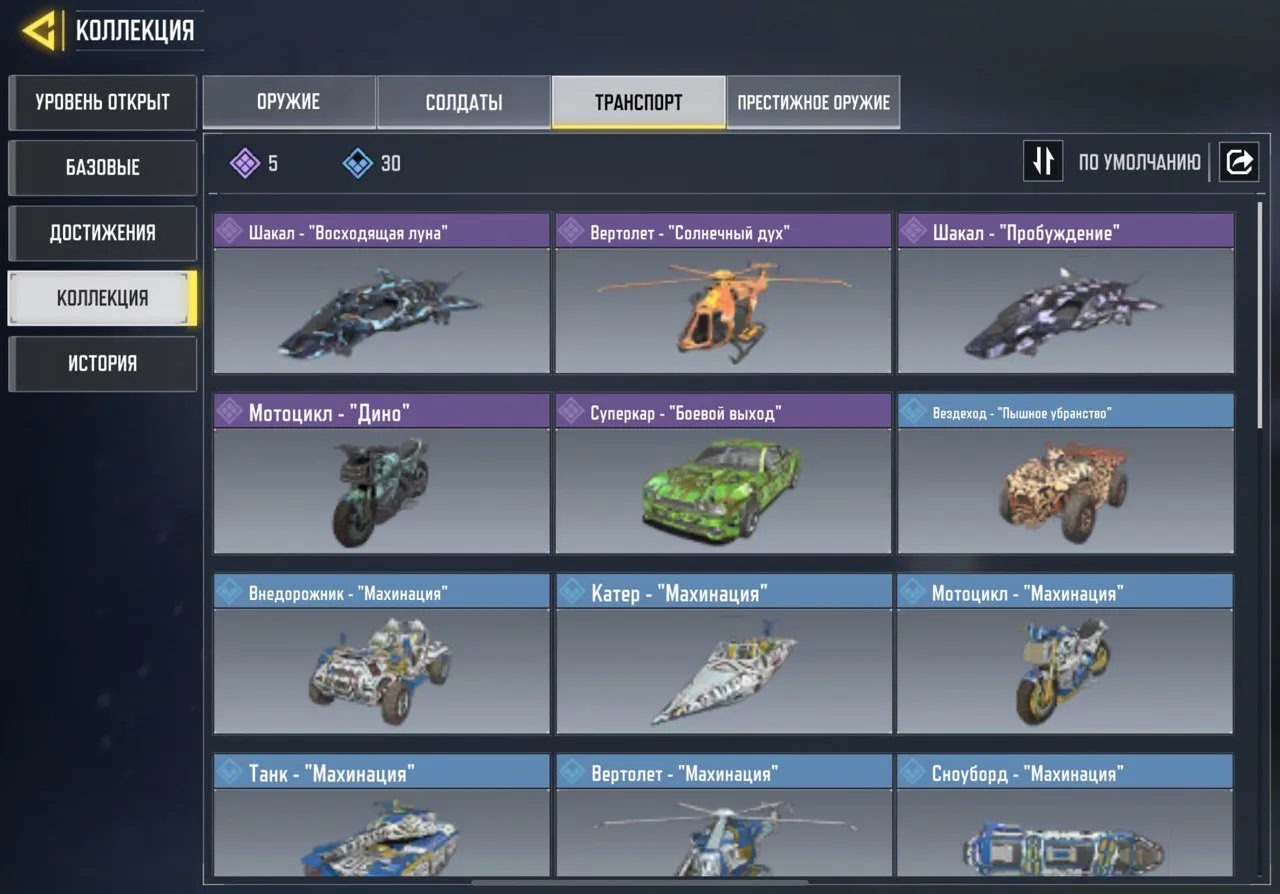Switch to the "Оружие" tab
The height and width of the screenshot is (894, 1280).
(289, 101)
